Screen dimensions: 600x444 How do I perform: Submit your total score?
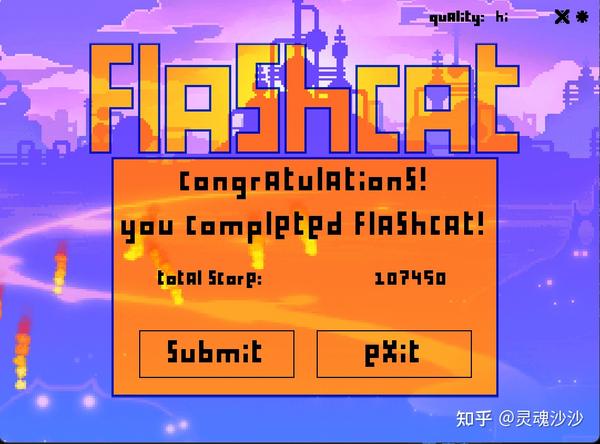[216, 353]
